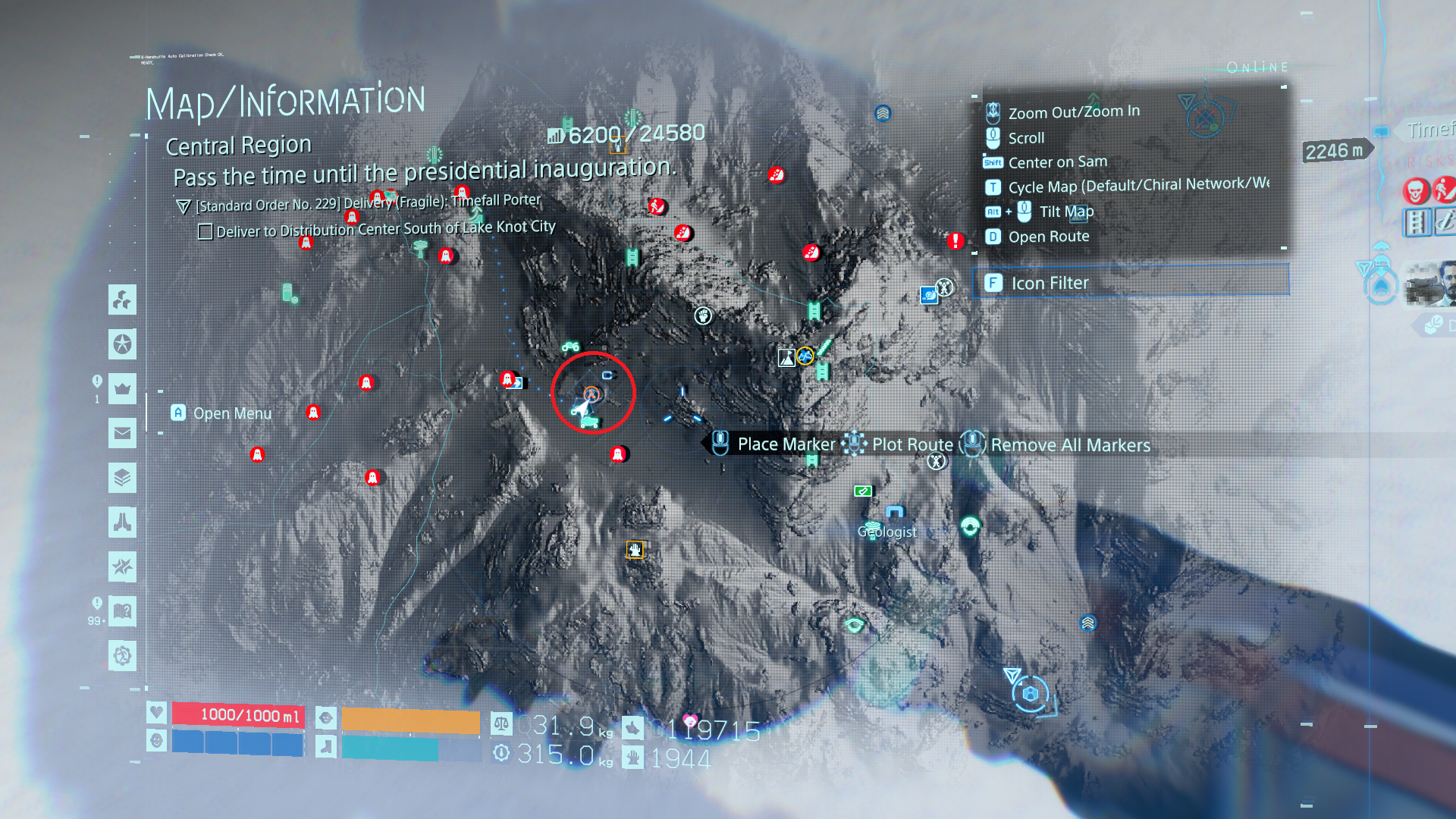Toggle the delivery objective checkbox
Viewport: 1456px width, 819px height.
click(x=206, y=231)
